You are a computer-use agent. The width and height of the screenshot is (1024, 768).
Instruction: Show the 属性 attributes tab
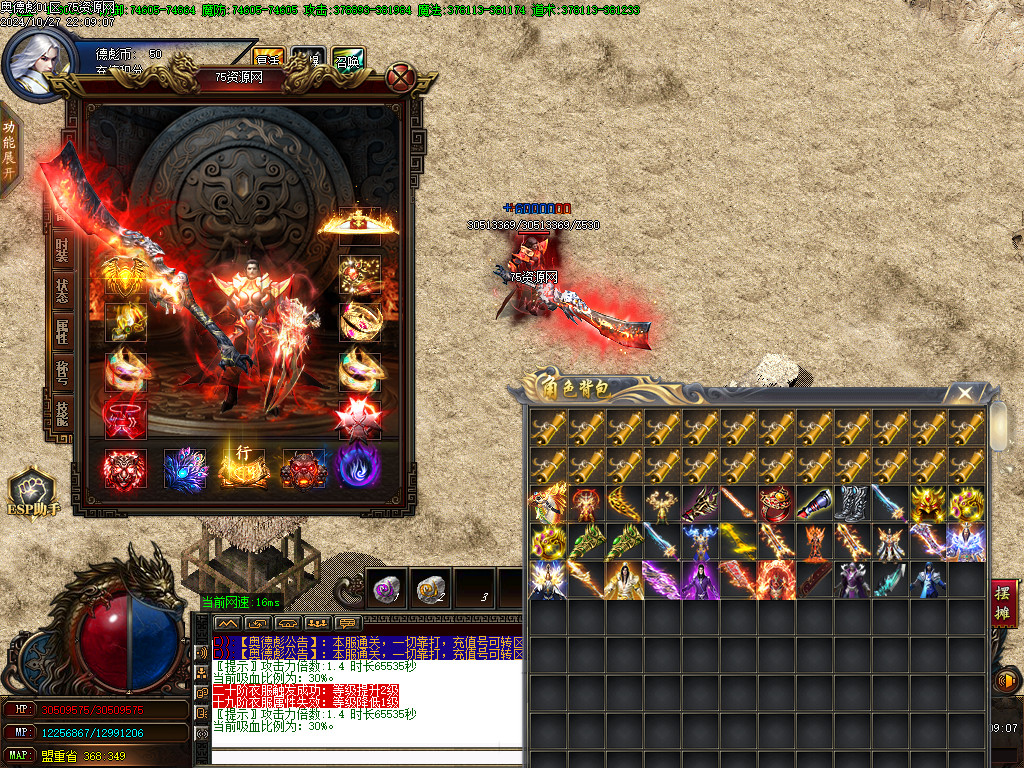(x=62, y=332)
